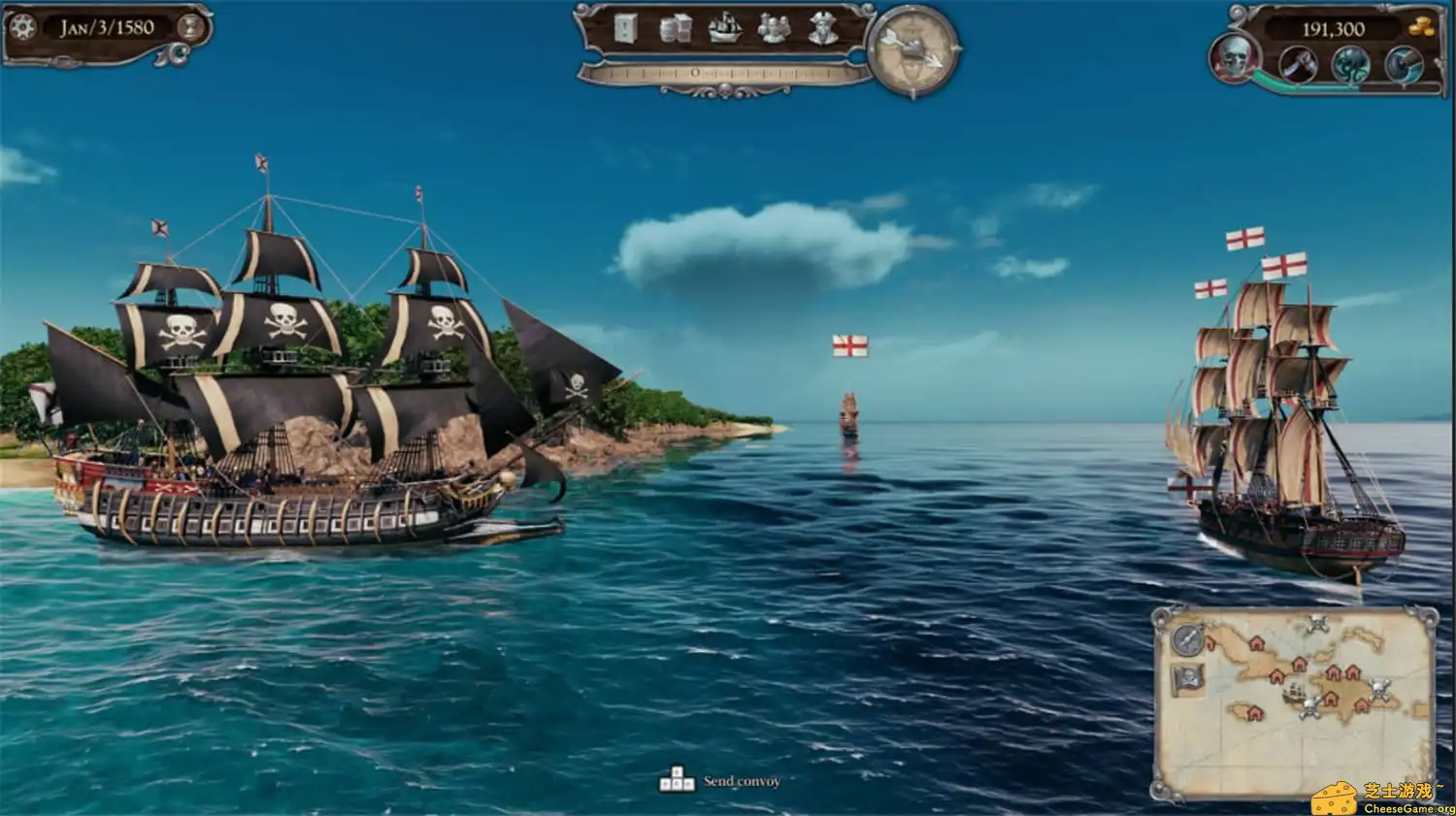Click the crossed-swords attack icon
This screenshot has height=816, width=1456.
coord(1299,63)
